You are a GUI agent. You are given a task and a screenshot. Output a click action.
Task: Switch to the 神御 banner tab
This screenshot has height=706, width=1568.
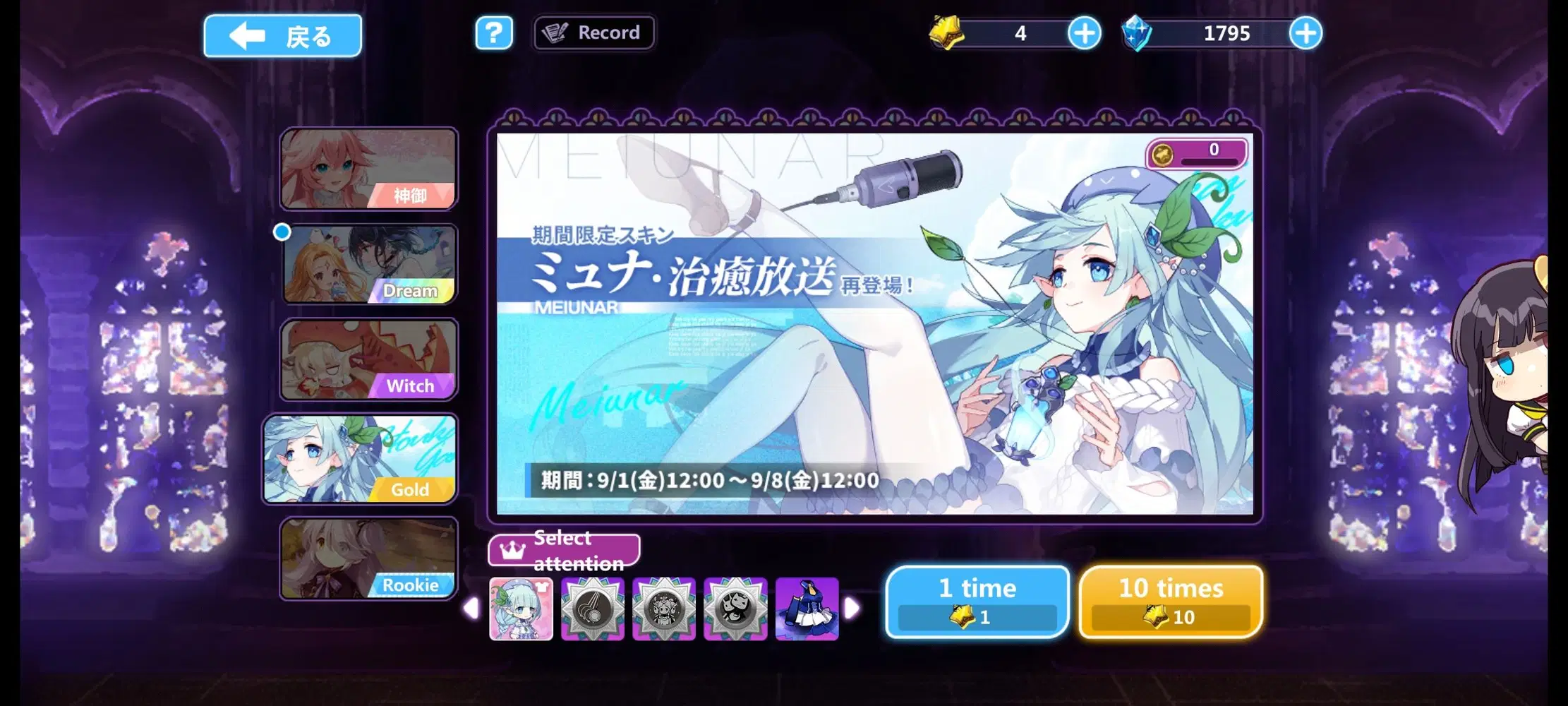coord(369,169)
